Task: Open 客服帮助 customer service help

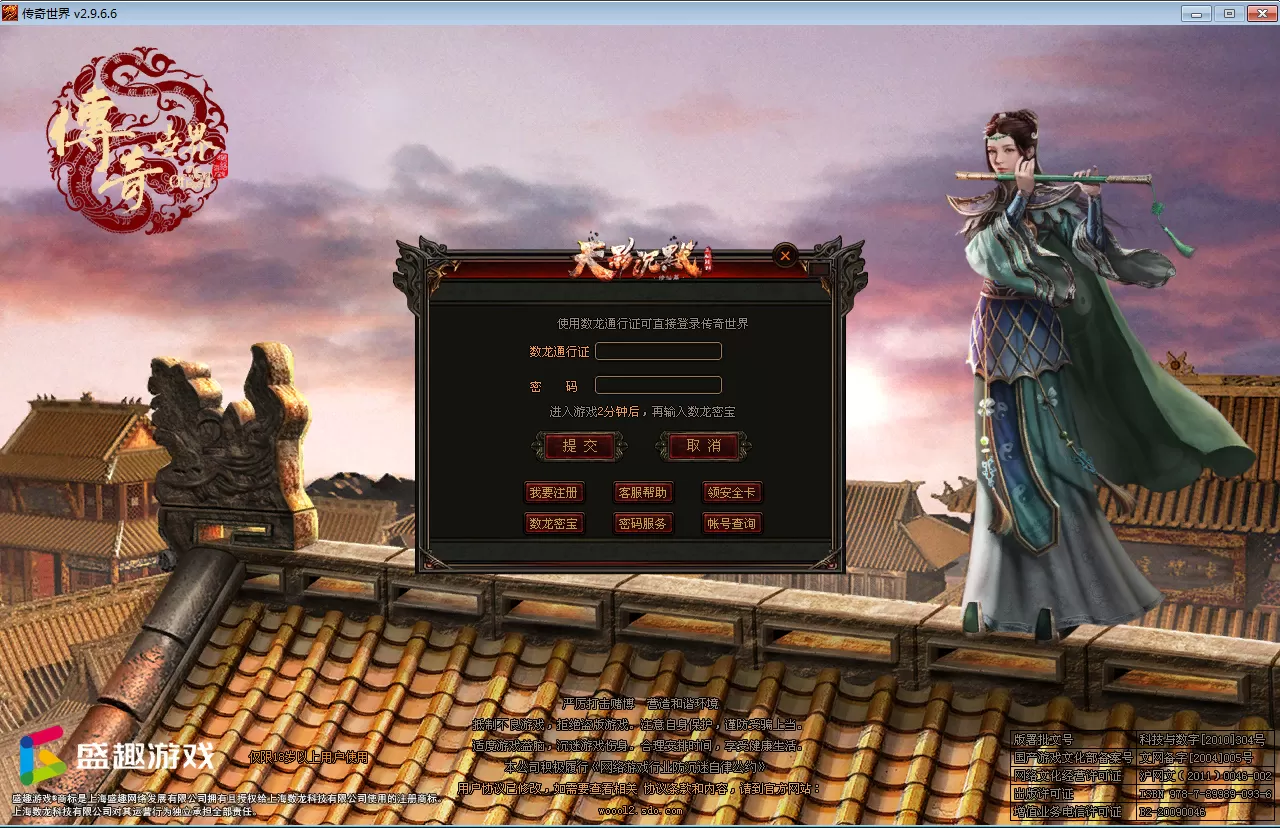Action: coord(643,493)
